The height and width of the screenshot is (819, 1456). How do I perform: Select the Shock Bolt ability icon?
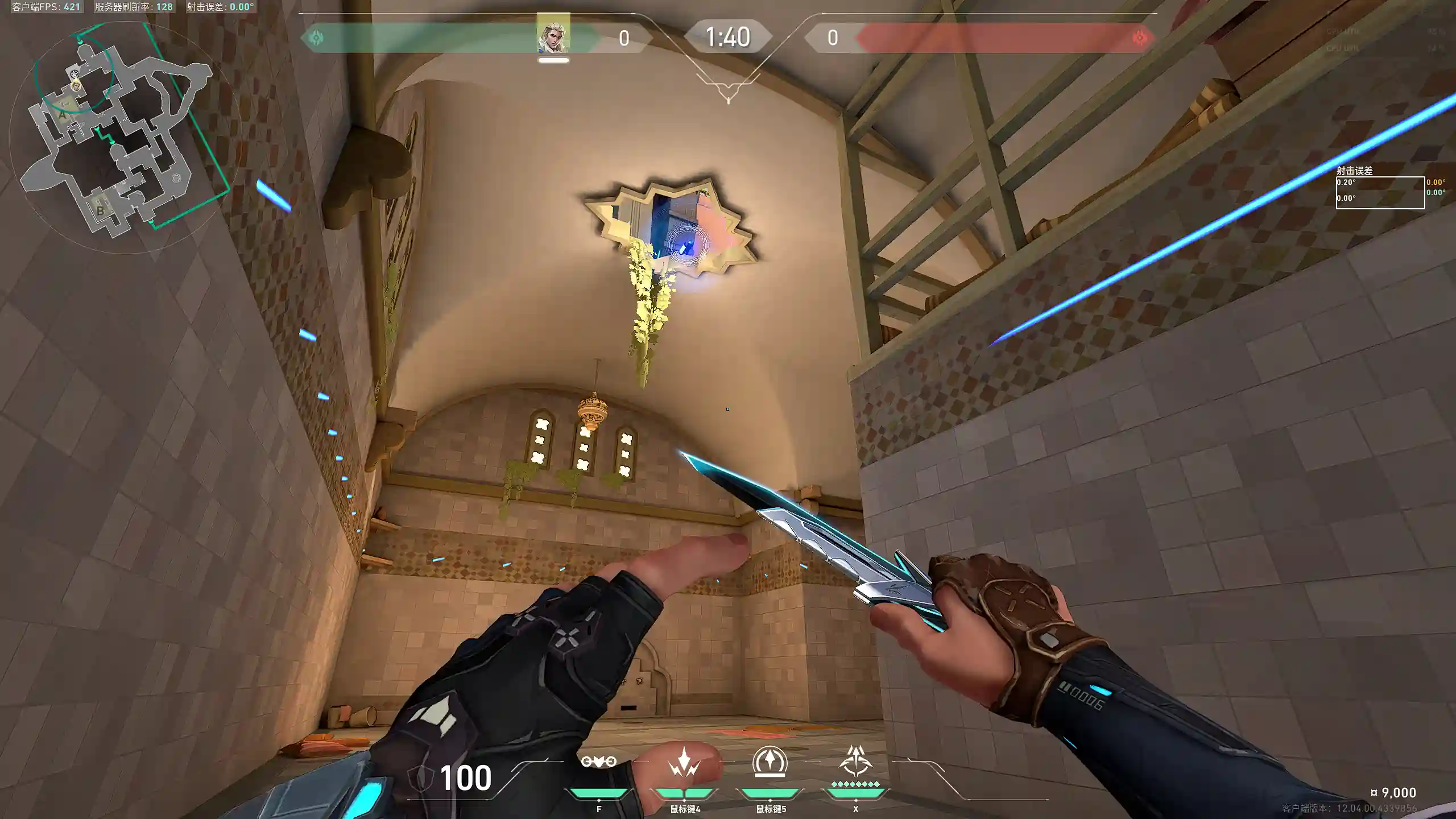click(684, 763)
